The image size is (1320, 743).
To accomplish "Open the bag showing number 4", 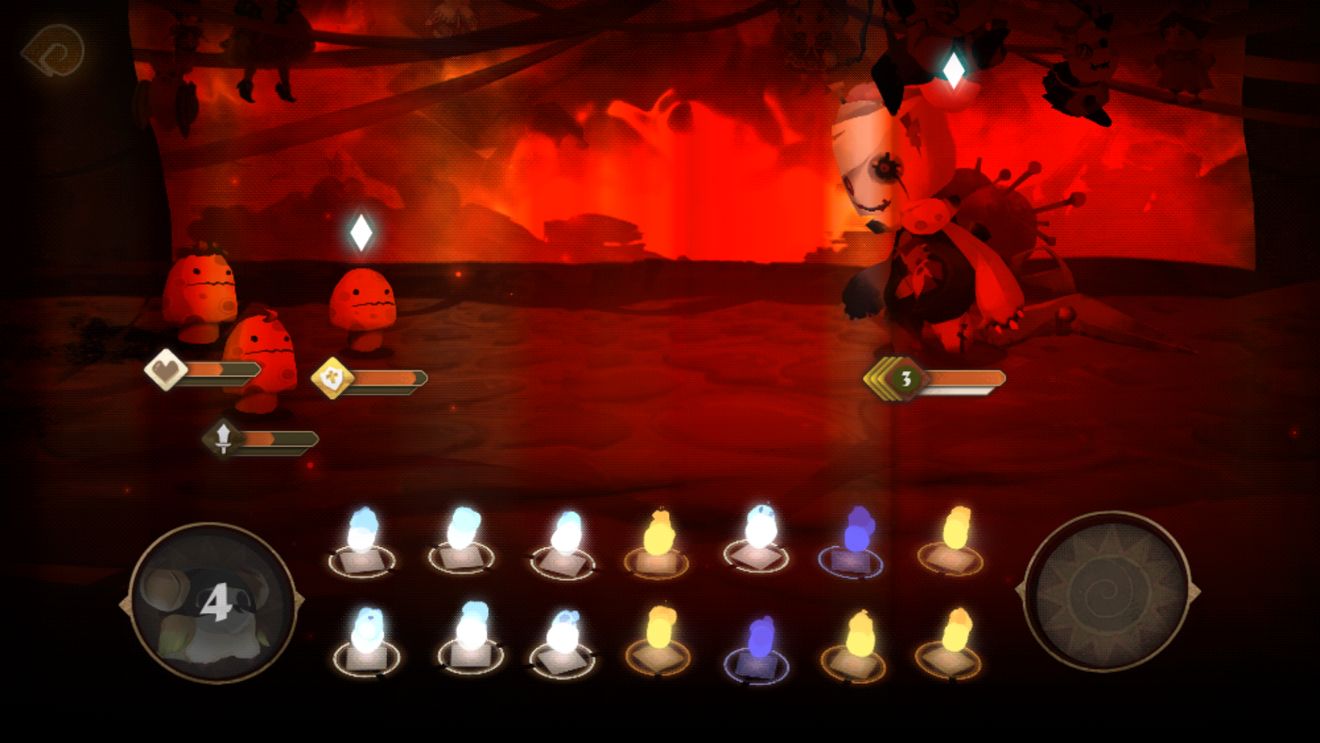I will (x=212, y=602).
